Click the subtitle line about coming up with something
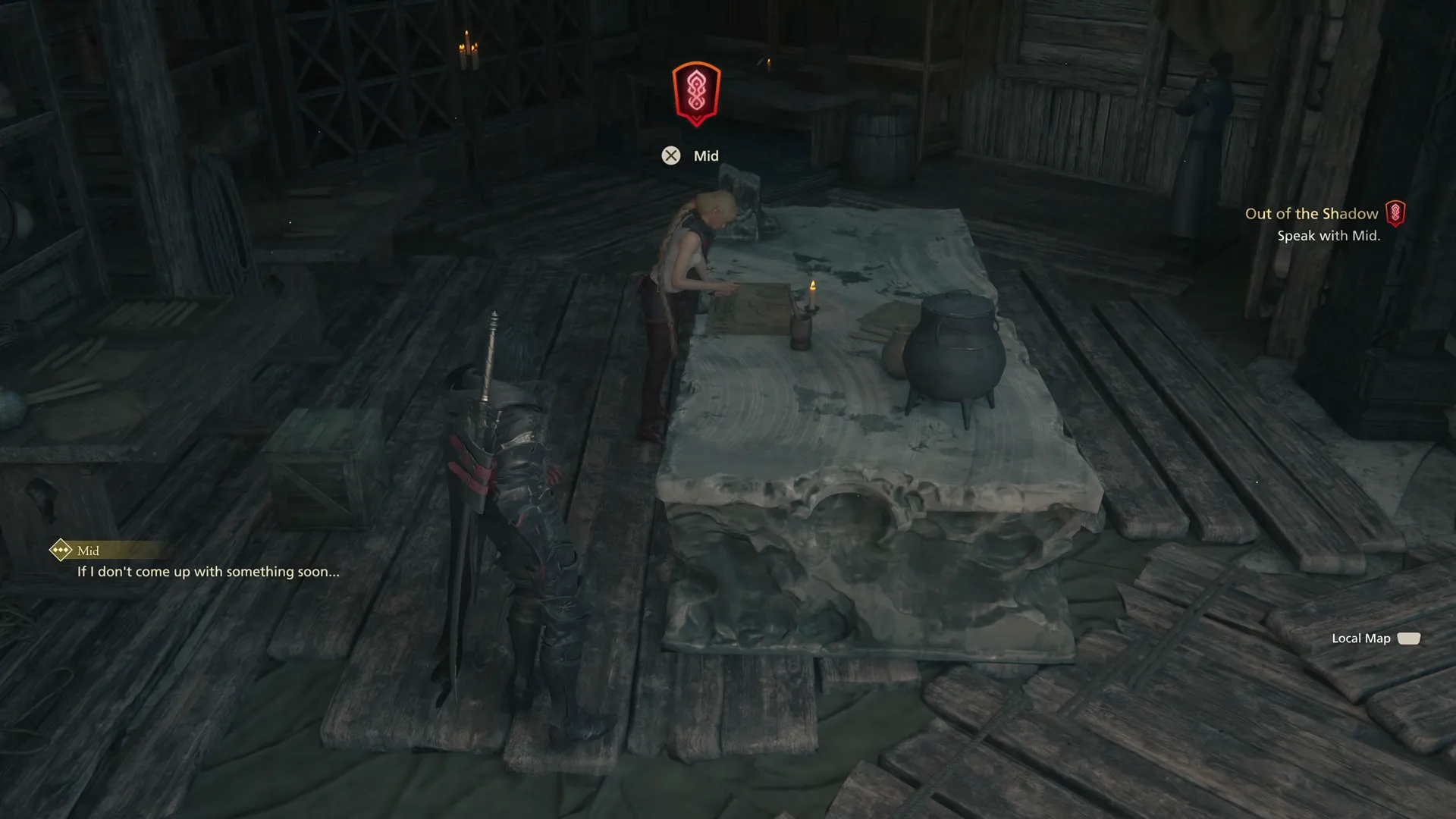 point(207,572)
